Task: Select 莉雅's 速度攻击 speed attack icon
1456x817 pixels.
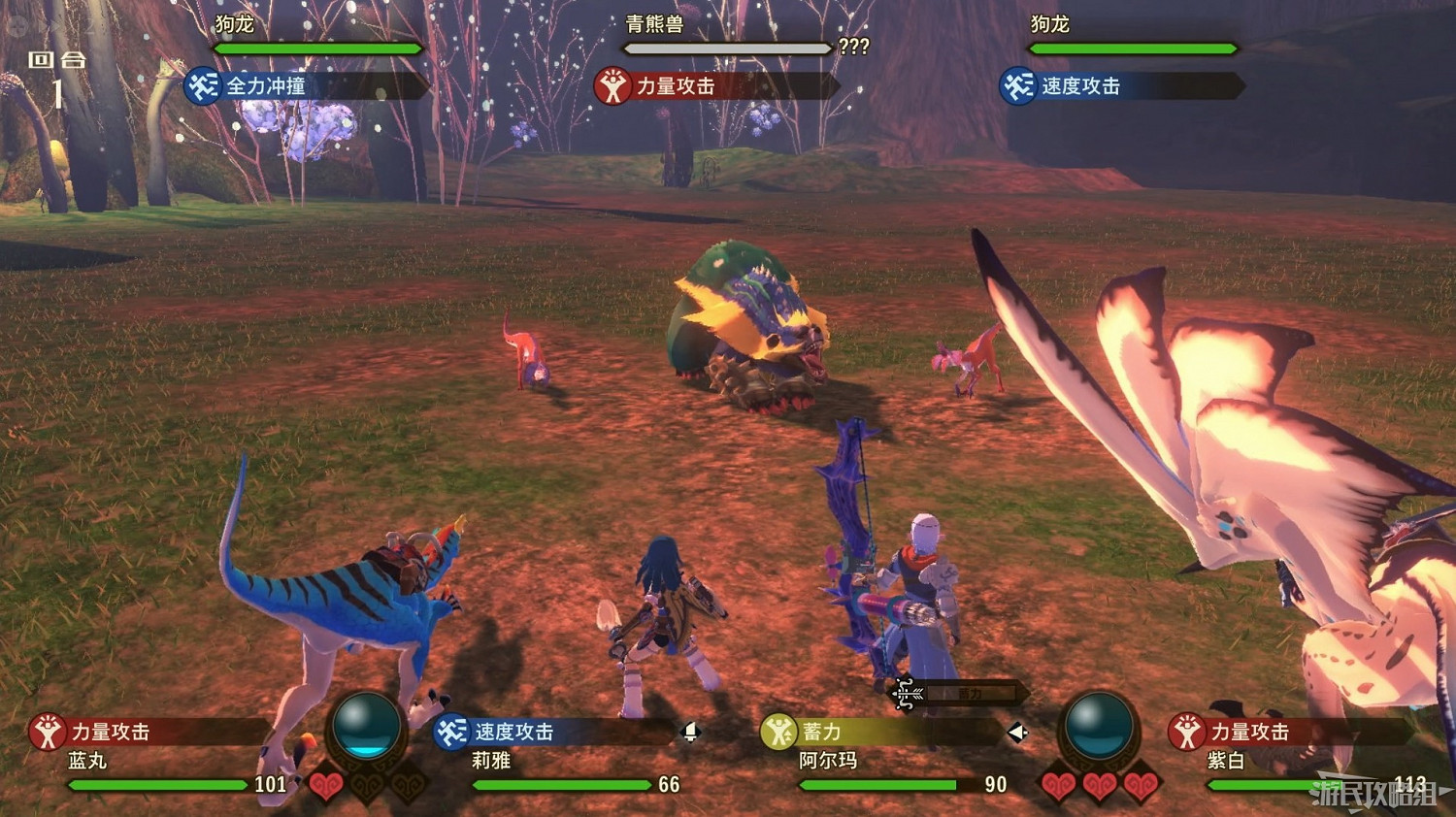Action: pos(449,733)
